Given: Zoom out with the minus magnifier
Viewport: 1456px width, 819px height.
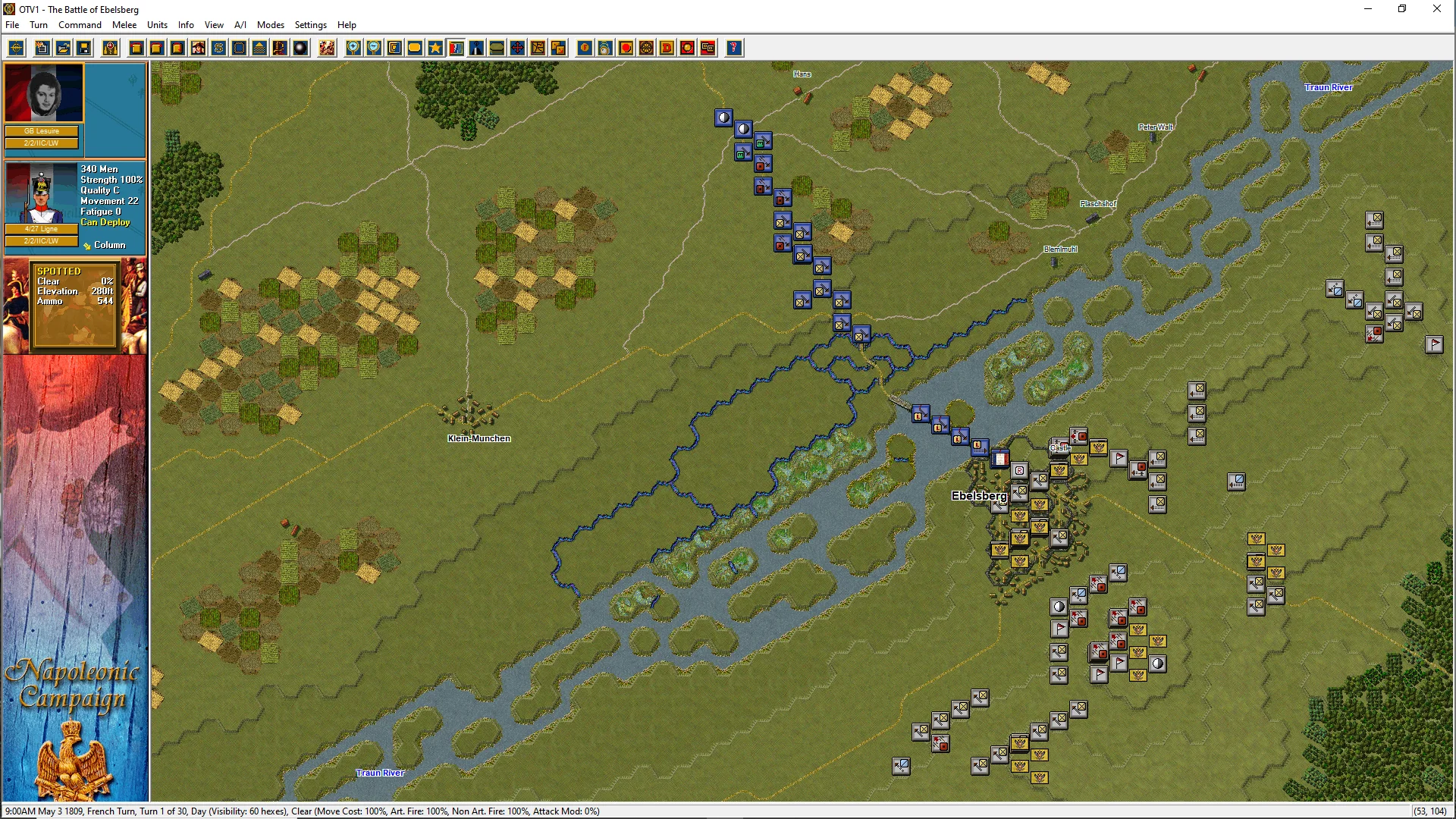Looking at the screenshot, I should coord(374,49).
